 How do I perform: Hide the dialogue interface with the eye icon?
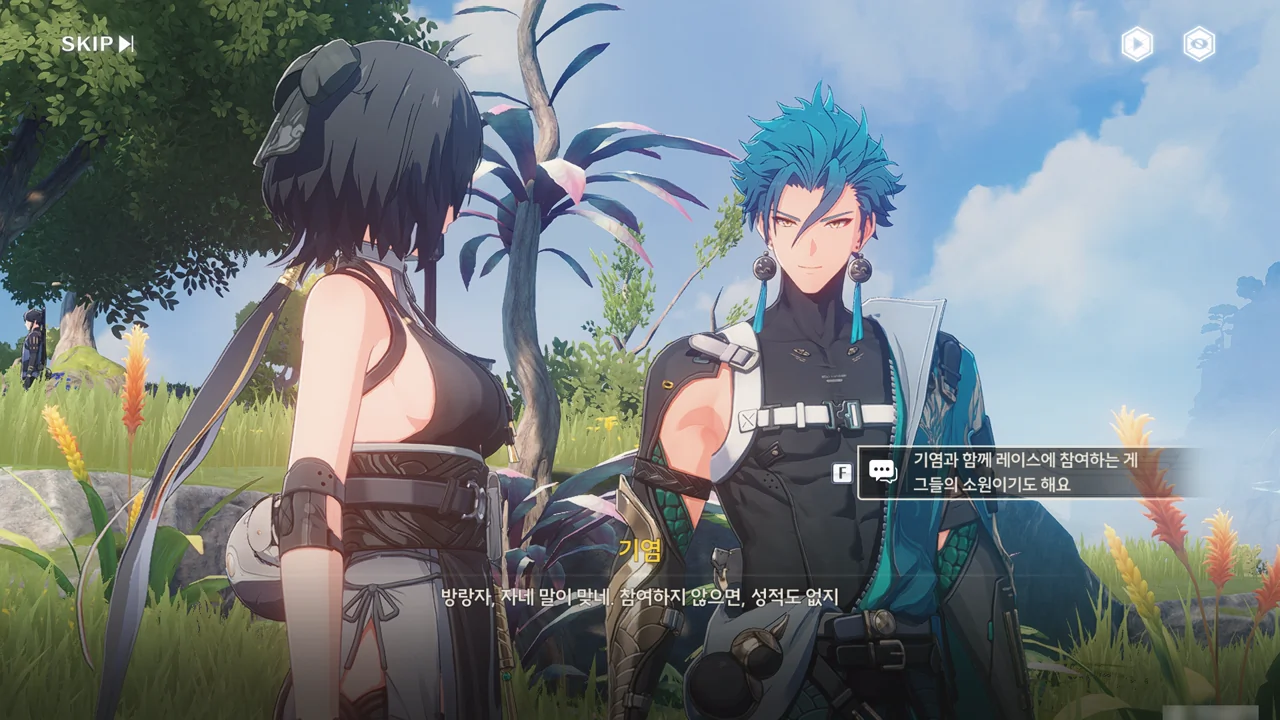pyautogui.click(x=1199, y=44)
